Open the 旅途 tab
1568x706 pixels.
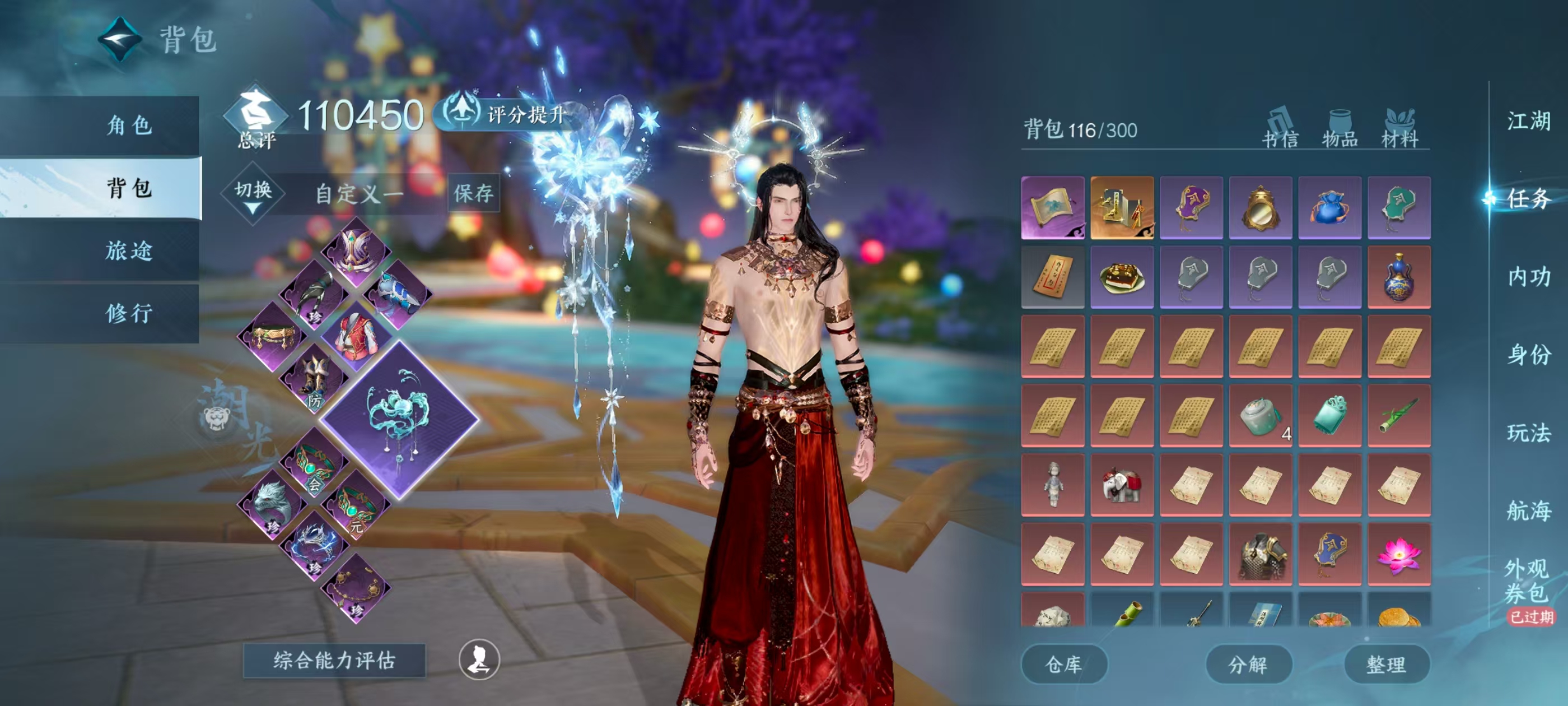click(x=128, y=250)
